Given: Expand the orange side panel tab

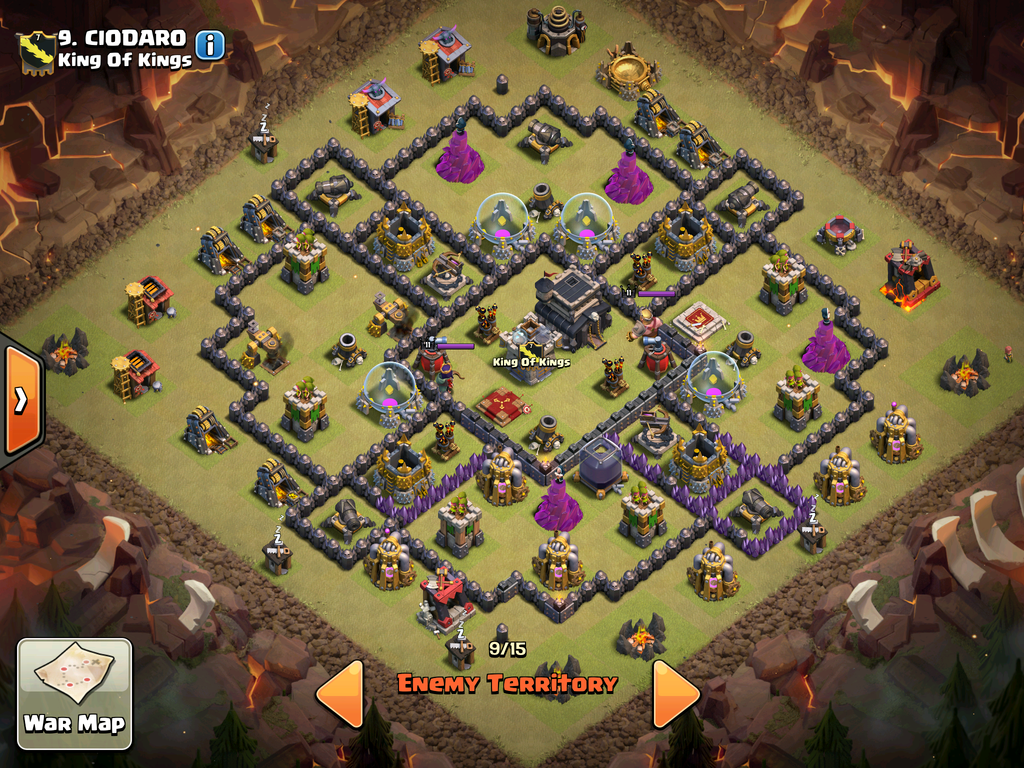Looking at the screenshot, I should point(21,399).
